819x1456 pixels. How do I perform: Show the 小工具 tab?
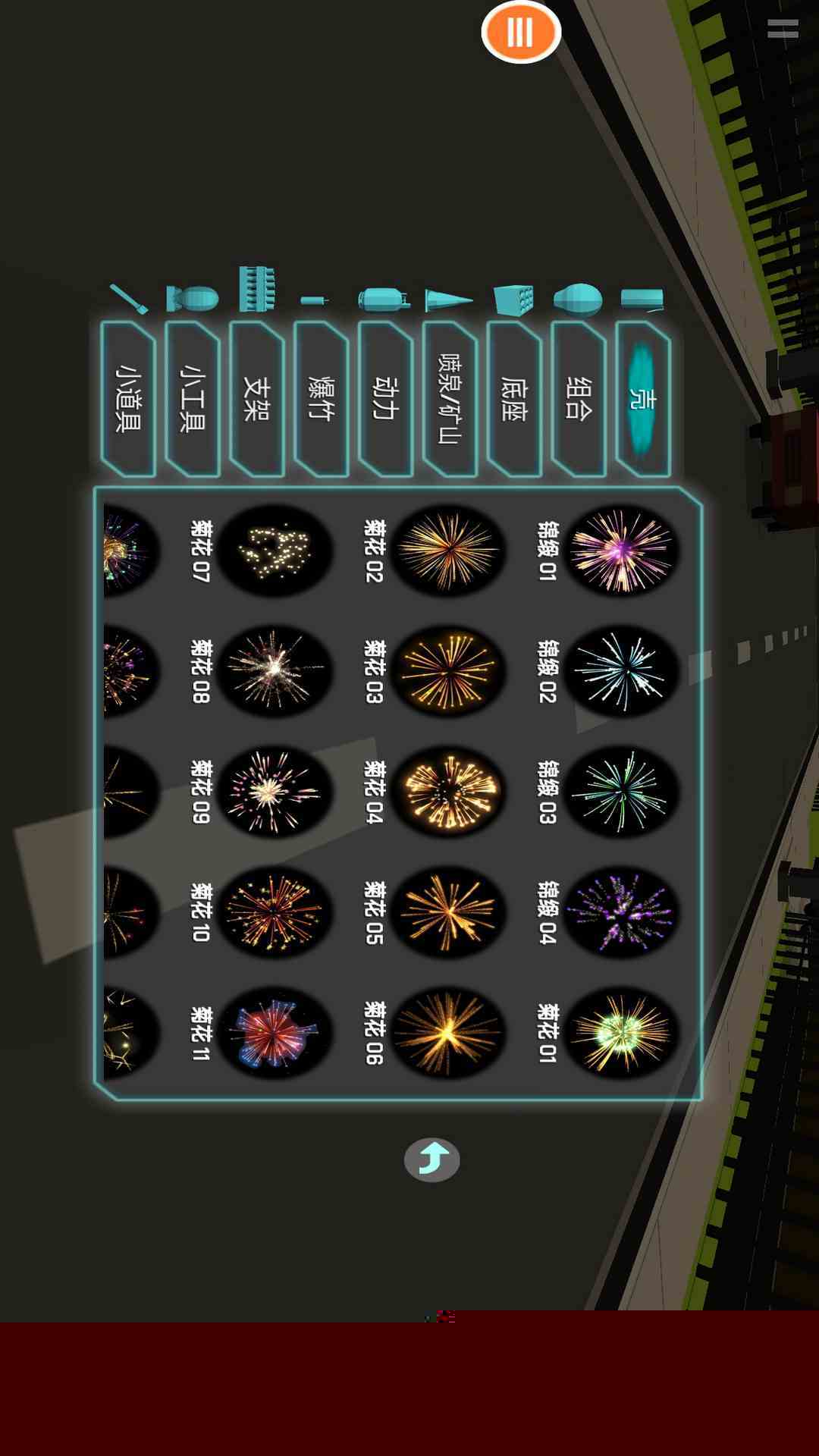click(192, 399)
